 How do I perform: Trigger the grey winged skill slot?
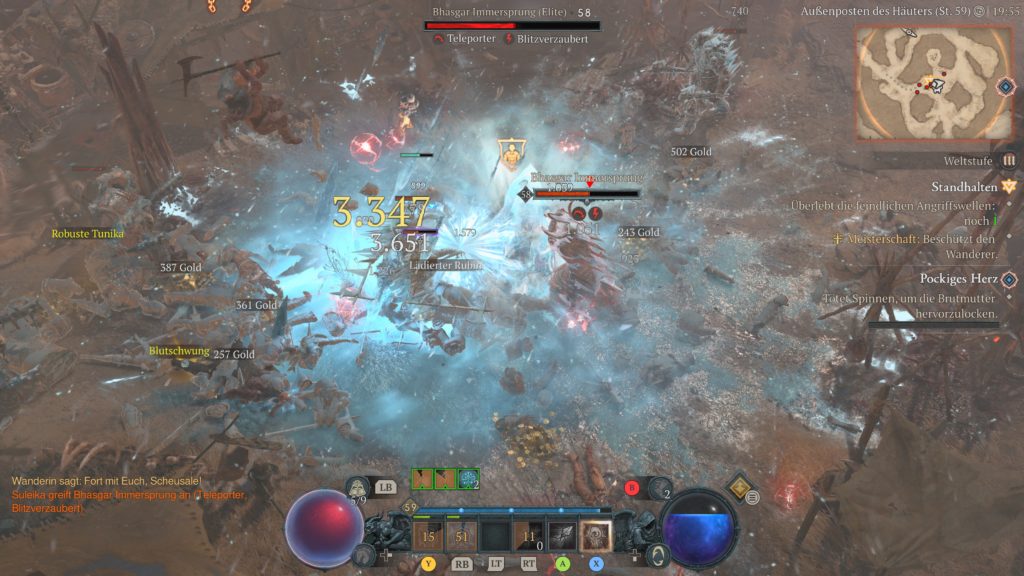click(x=562, y=536)
